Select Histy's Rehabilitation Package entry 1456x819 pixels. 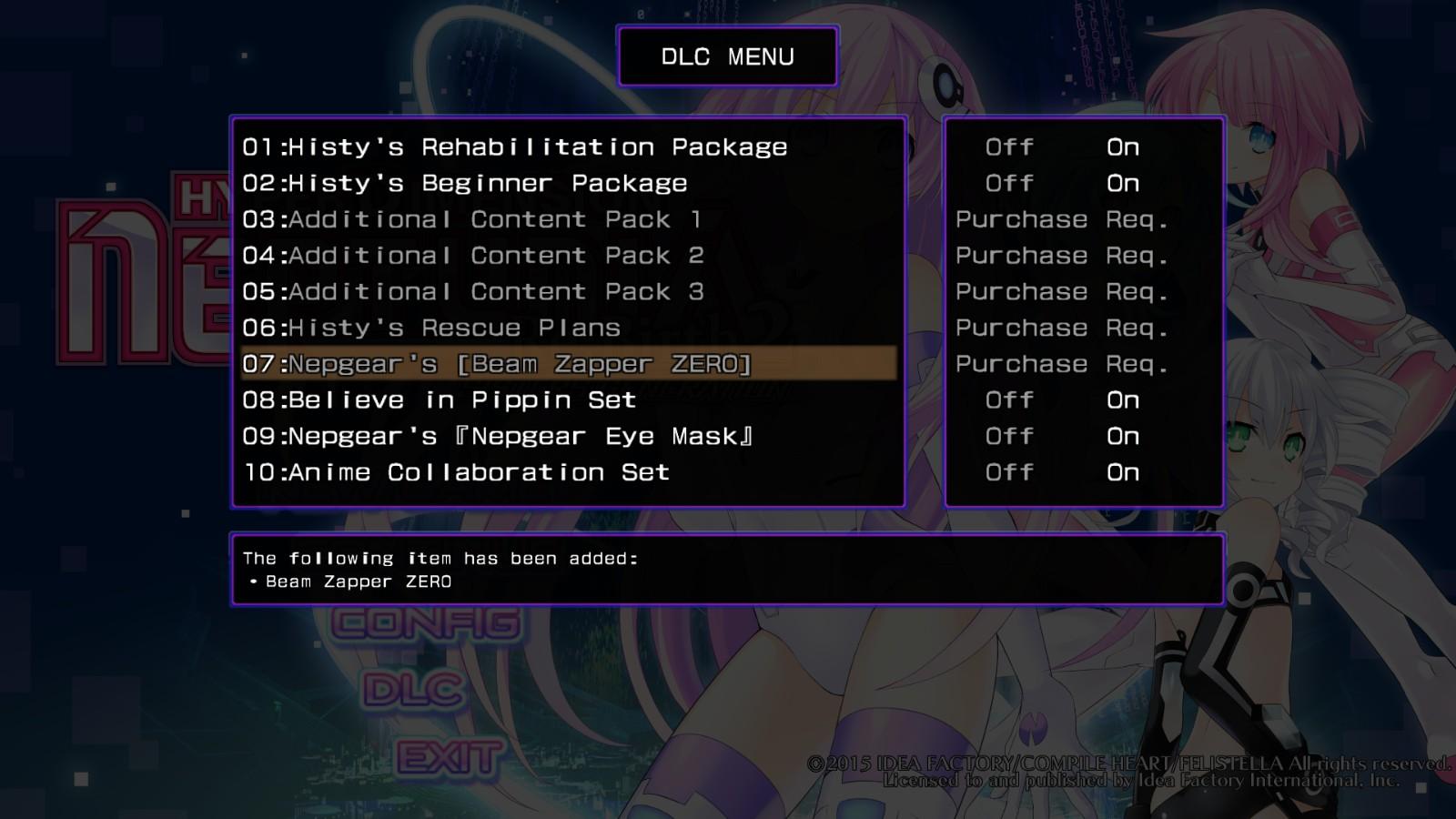pyautogui.click(x=514, y=147)
